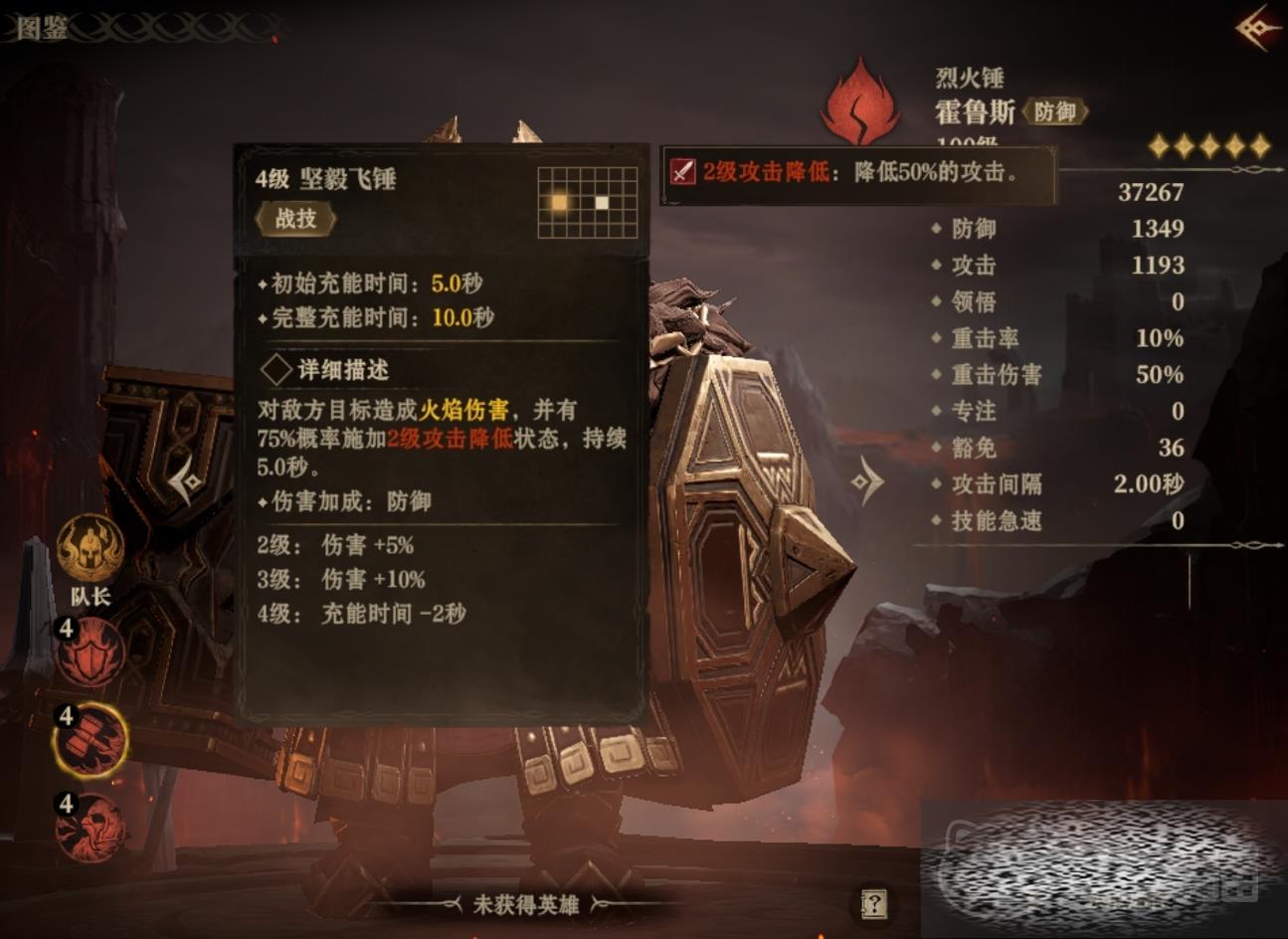
Task: Show the previous hero with the left arrow
Action: (x=186, y=483)
